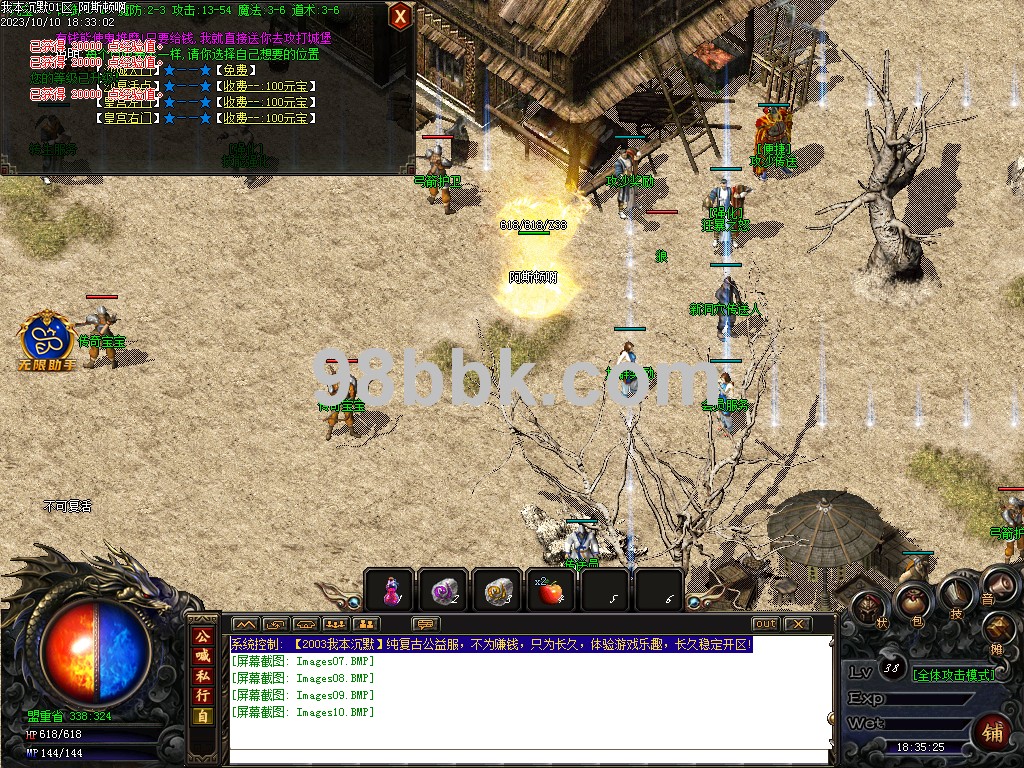1024x768 pixels.
Task: Open the character status (状) panel
Action: click(868, 608)
